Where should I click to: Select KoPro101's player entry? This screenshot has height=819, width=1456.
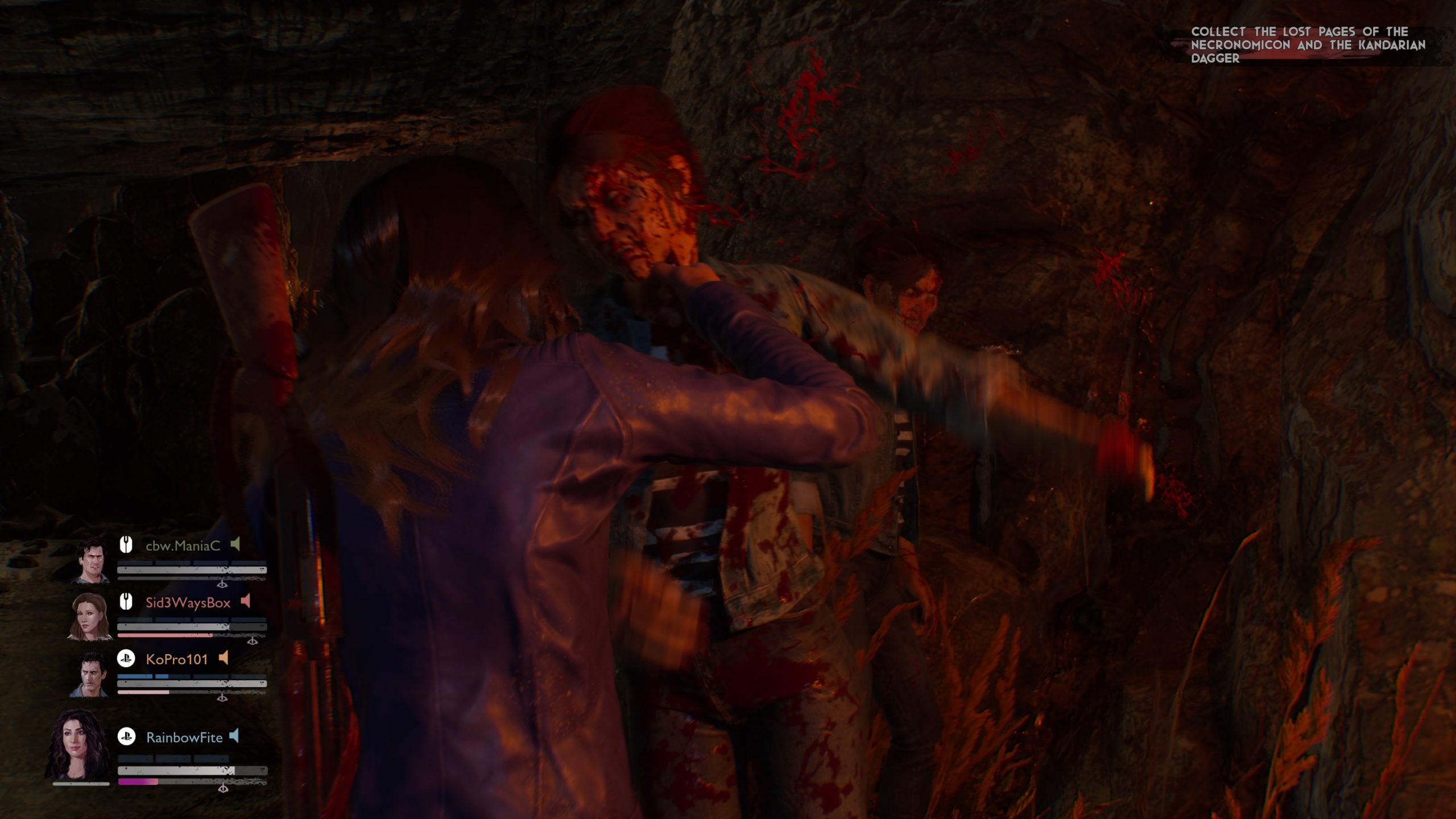(x=176, y=659)
